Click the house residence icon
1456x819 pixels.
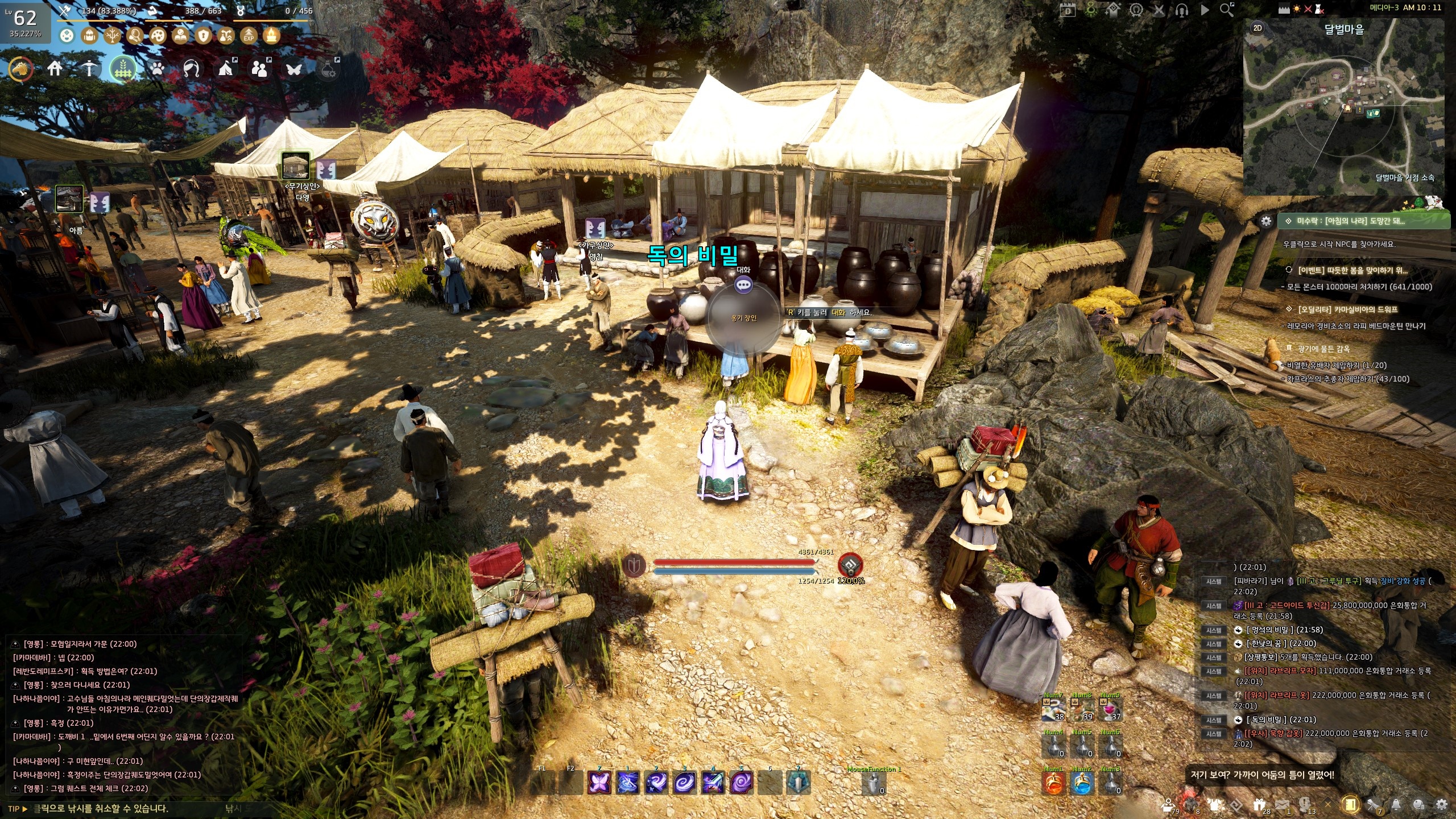pos(55,69)
